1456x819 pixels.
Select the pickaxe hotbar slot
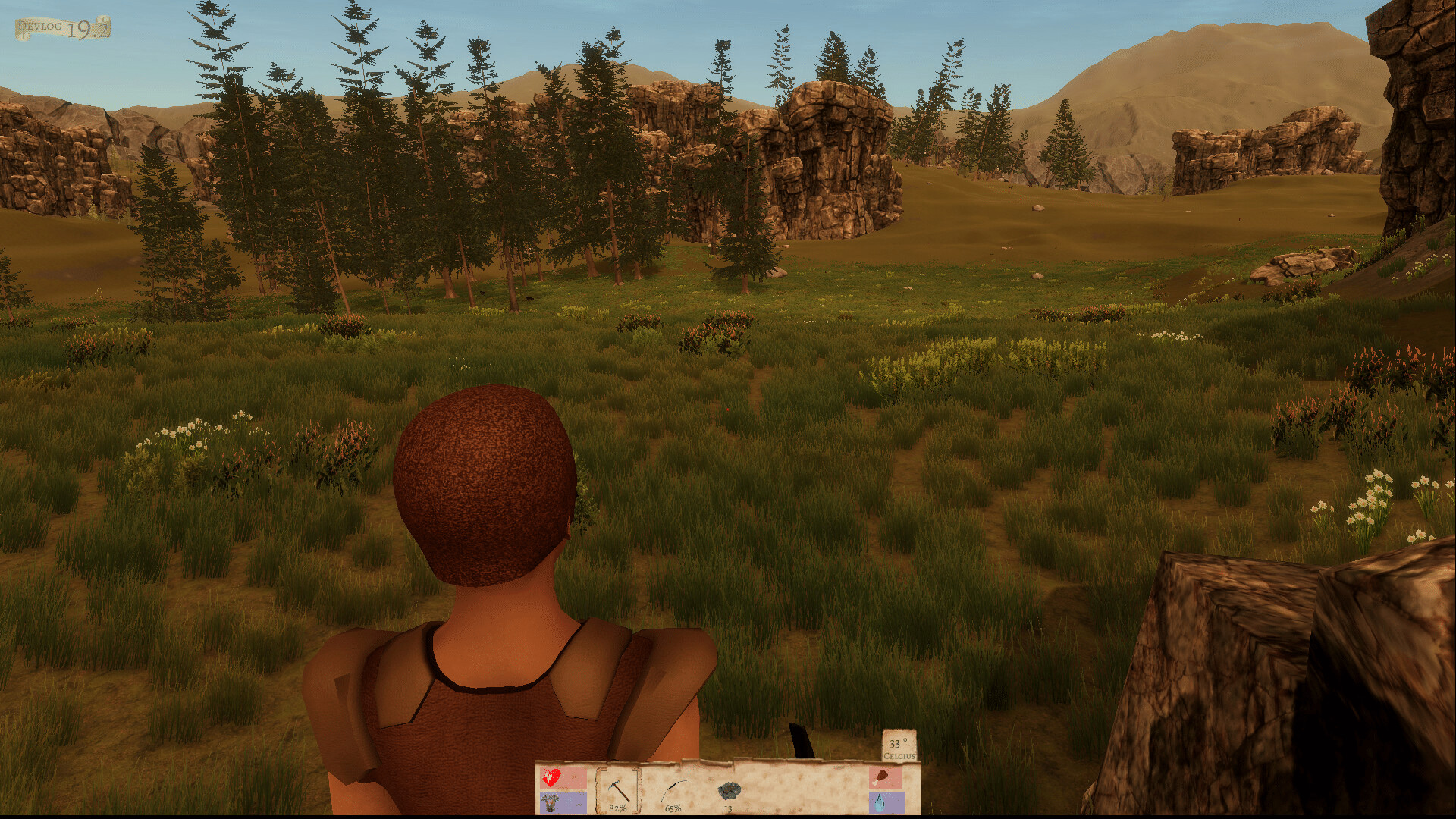(x=617, y=790)
